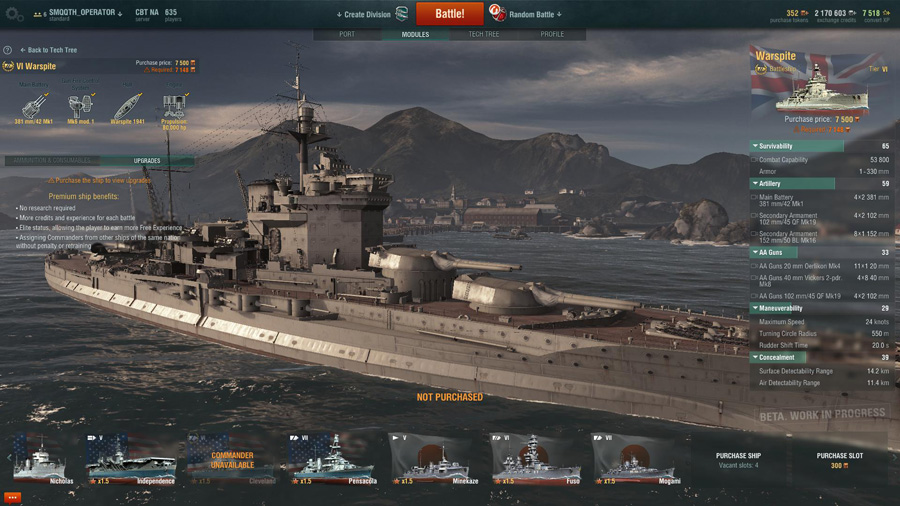Click the Purchase Ship button
This screenshot has height=506, width=900.
pyautogui.click(x=738, y=460)
